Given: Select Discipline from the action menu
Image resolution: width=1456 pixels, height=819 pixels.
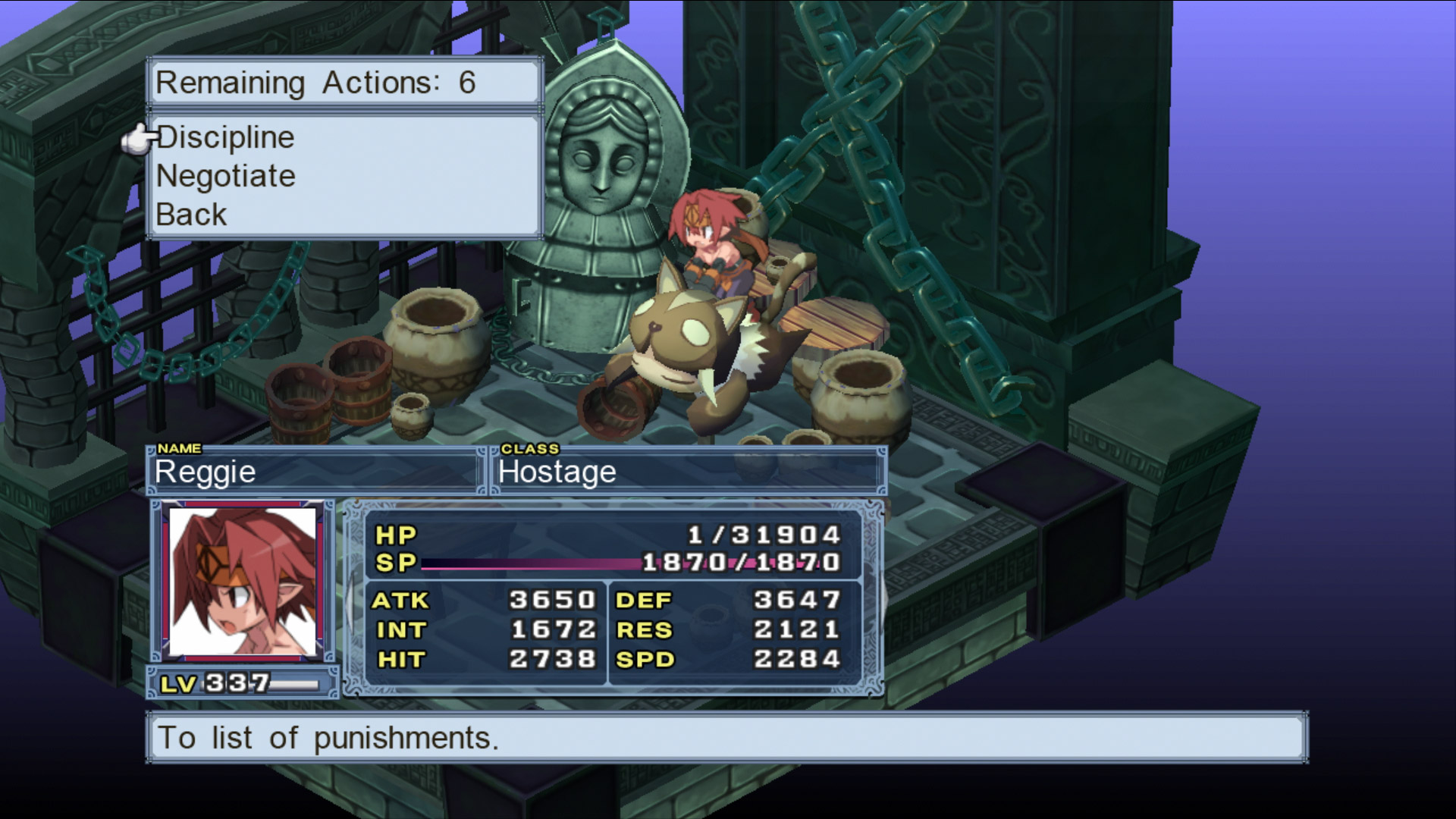Looking at the screenshot, I should [225, 138].
